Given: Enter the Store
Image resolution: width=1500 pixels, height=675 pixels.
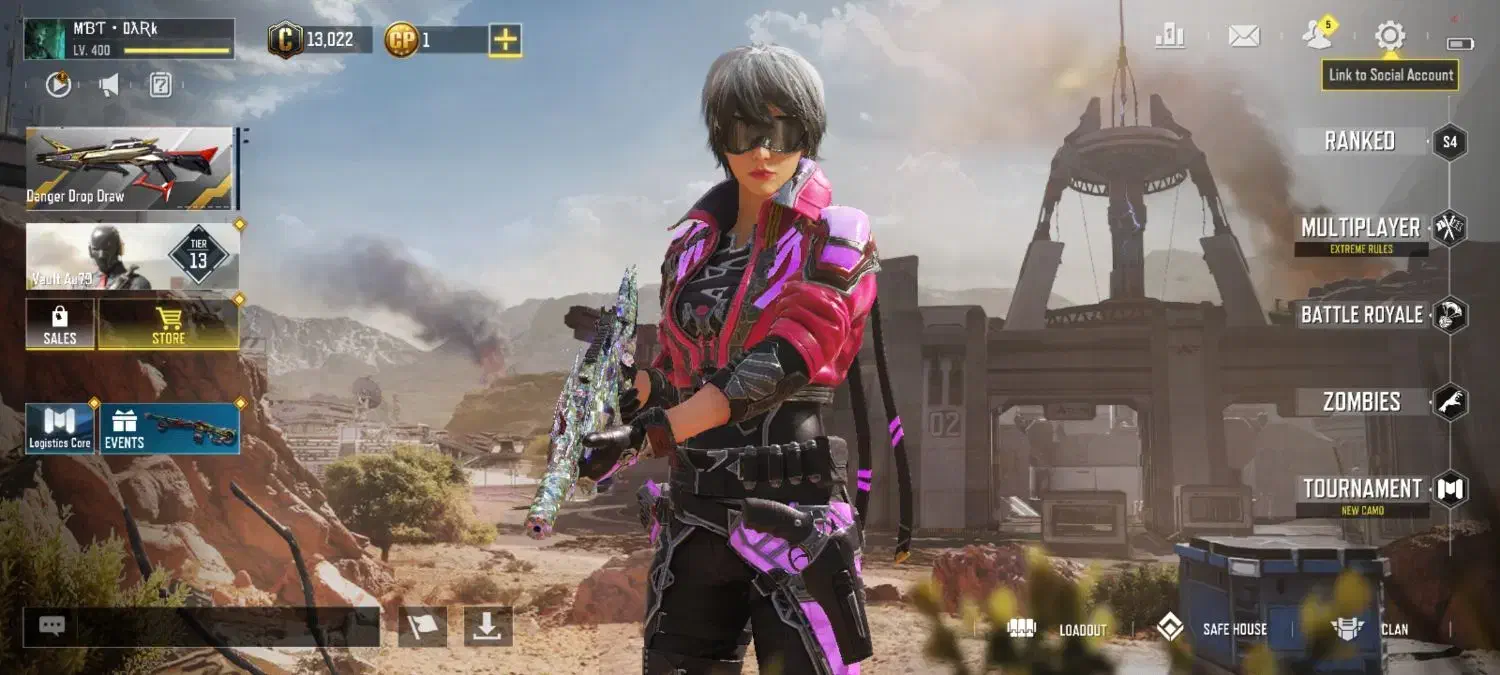Looking at the screenshot, I should [168, 324].
